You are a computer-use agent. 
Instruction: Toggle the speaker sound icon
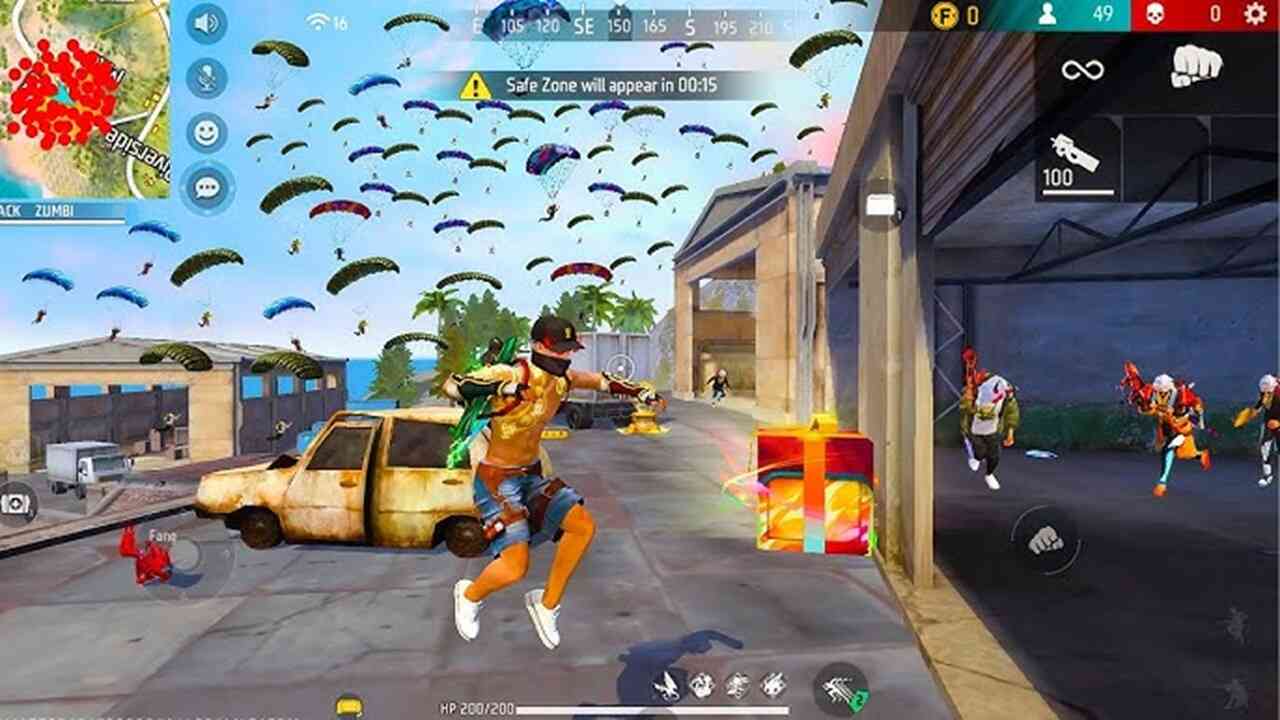[x=206, y=24]
